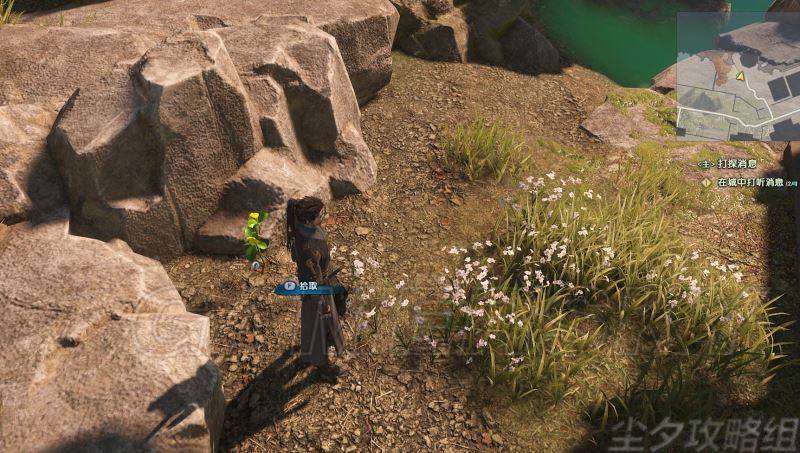Open the minimap in the corner
The height and width of the screenshot is (453, 800).
tap(737, 75)
